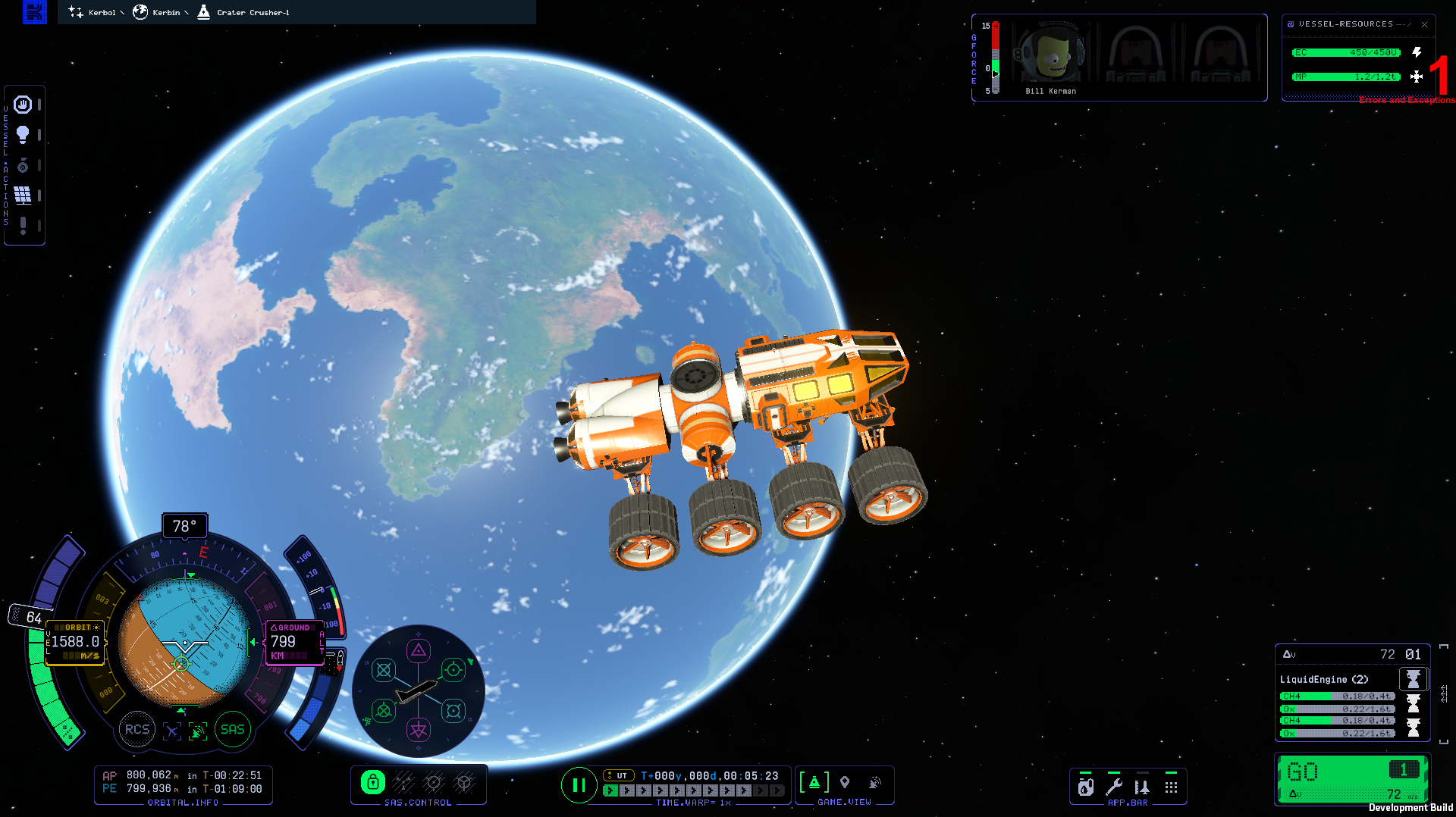Pause the game with the pause button
1456x817 pixels.
pos(579,785)
